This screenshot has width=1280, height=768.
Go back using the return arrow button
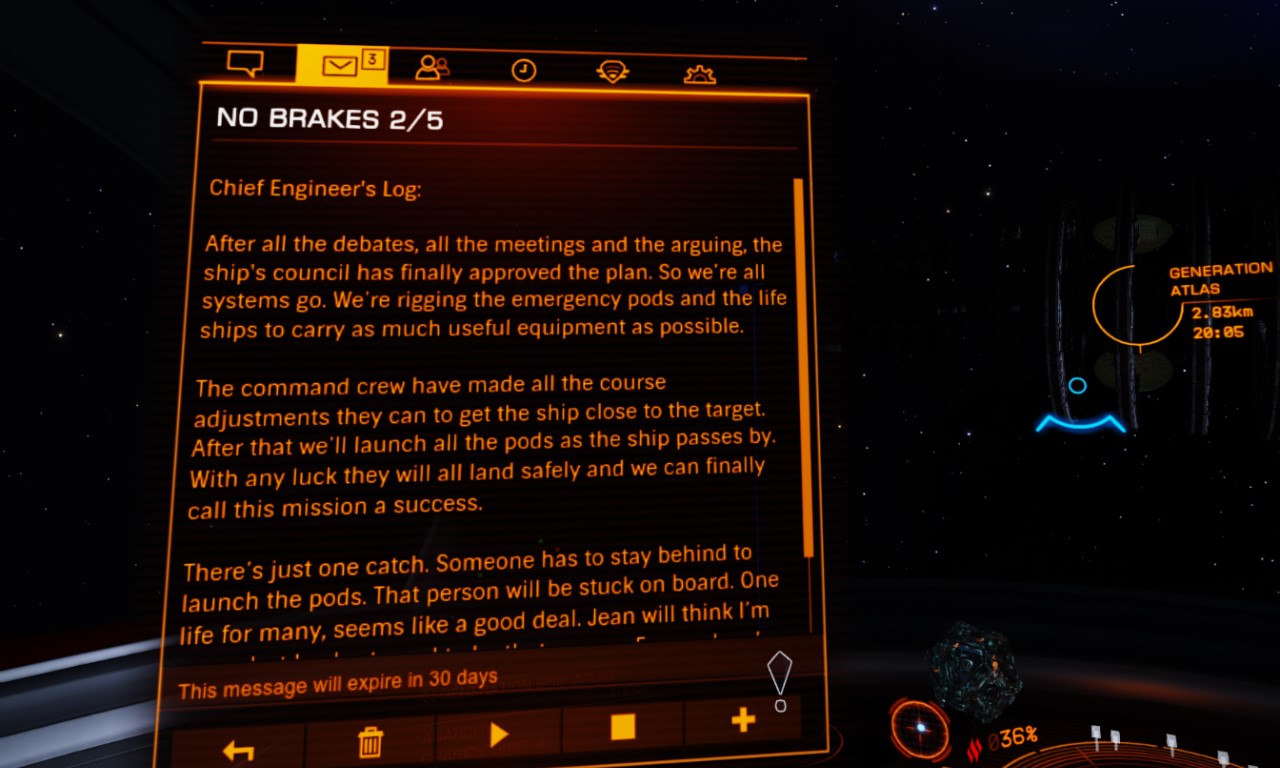238,749
